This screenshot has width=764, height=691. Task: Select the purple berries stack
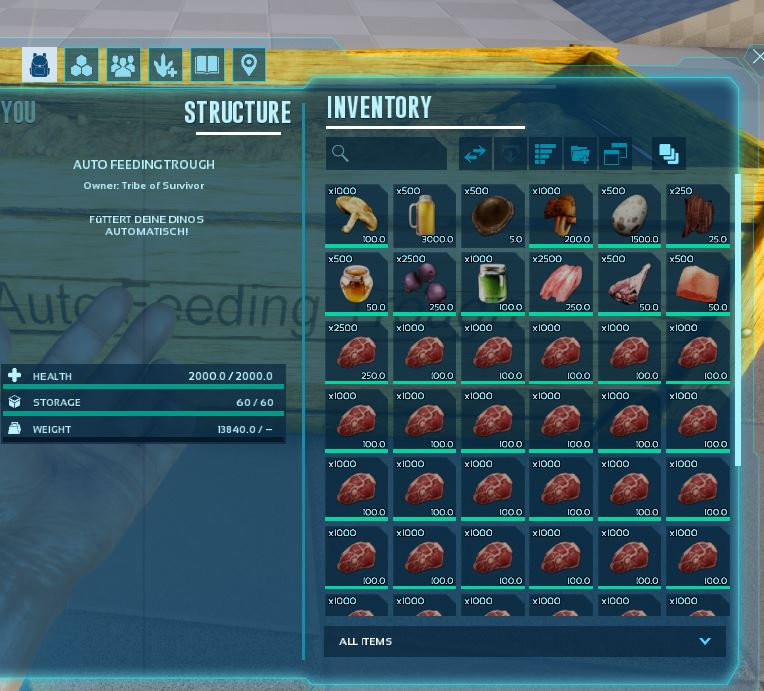coord(424,284)
